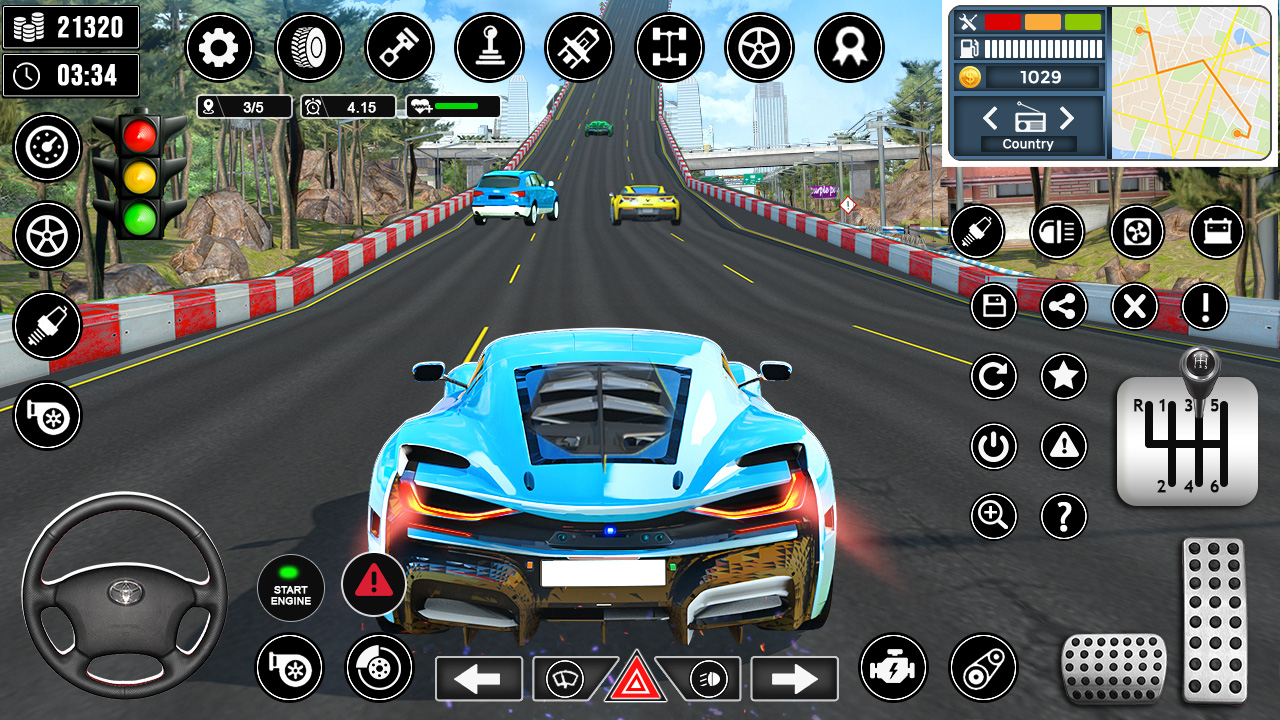Toggle the headlights icon
Screen dimensions: 1280x720
[x=1057, y=231]
